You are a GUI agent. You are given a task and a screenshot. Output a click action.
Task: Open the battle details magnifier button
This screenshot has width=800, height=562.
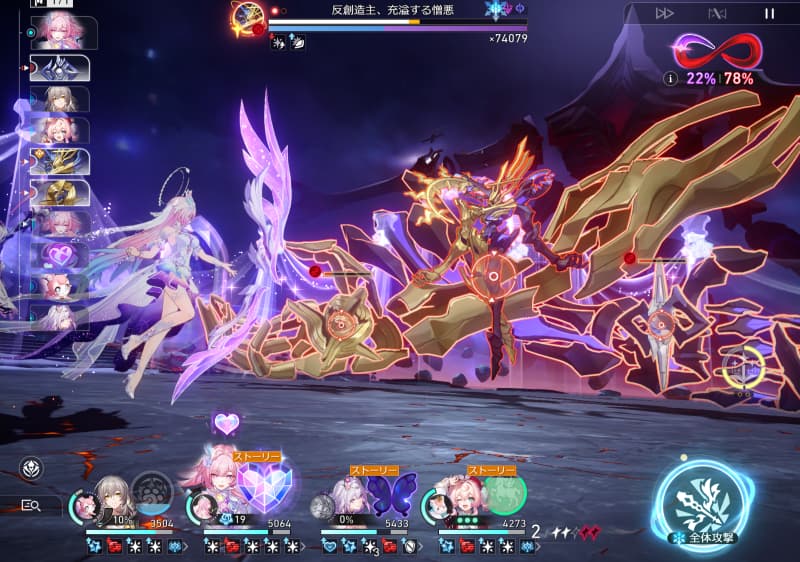pos(32,505)
